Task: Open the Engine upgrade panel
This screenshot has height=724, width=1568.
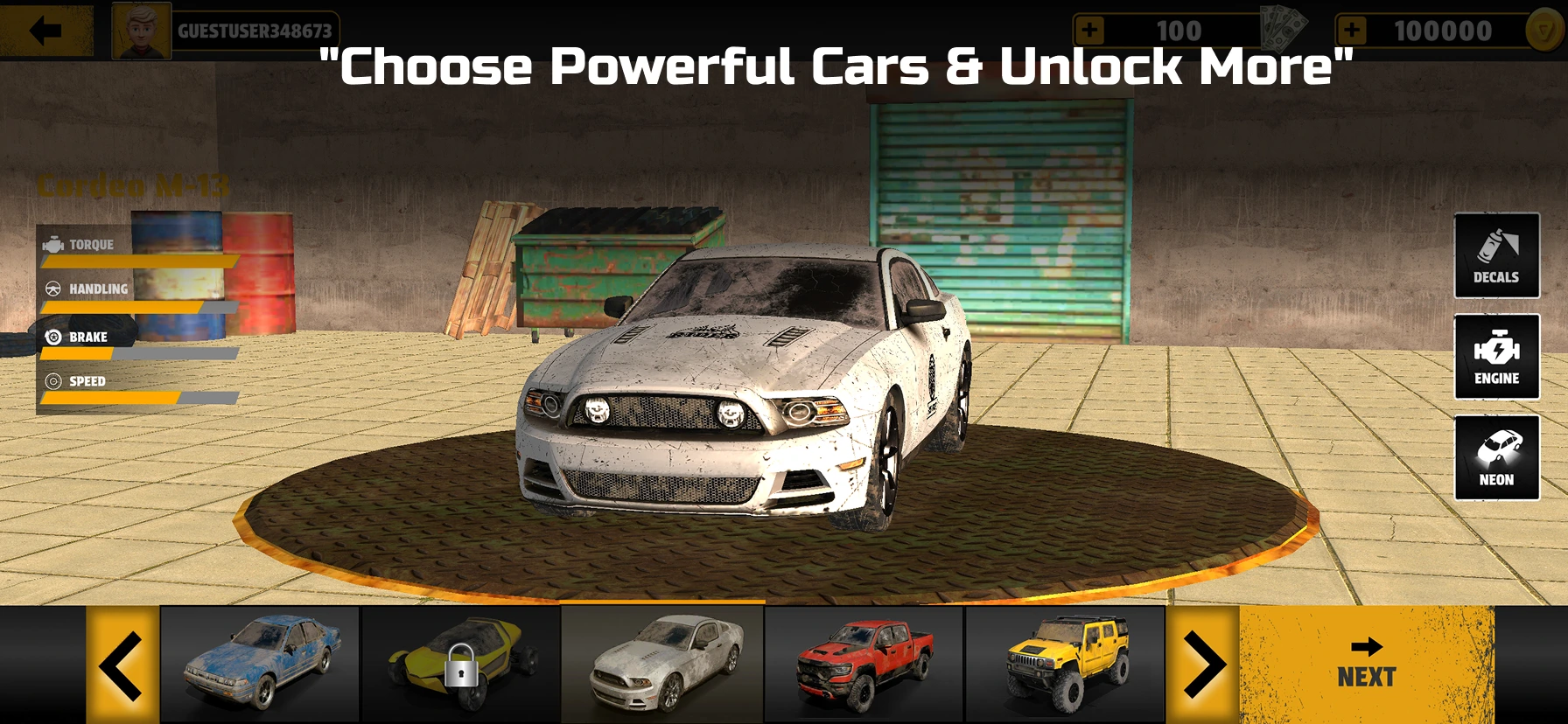Action: coord(1496,358)
